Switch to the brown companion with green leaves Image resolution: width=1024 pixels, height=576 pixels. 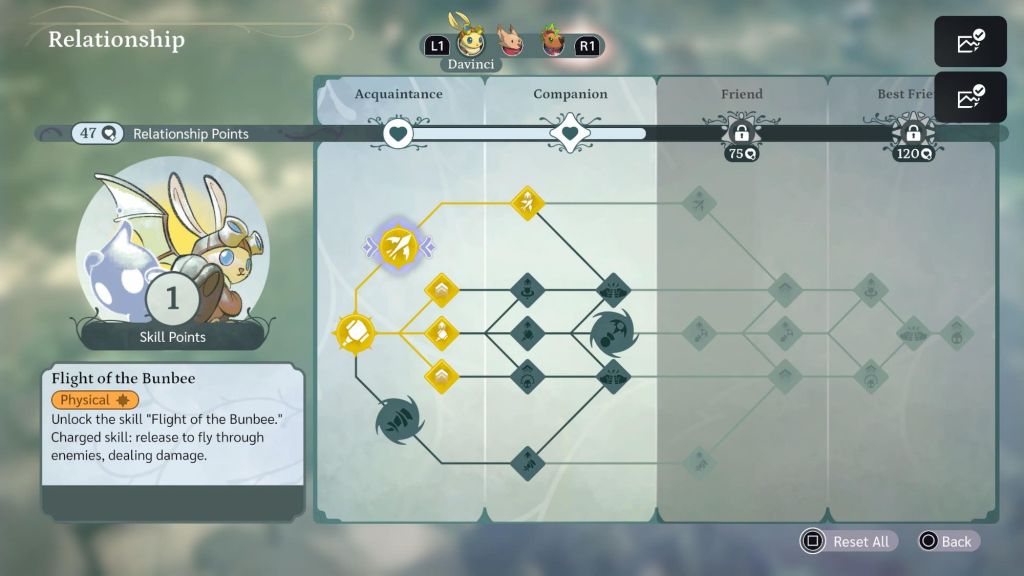(x=551, y=44)
